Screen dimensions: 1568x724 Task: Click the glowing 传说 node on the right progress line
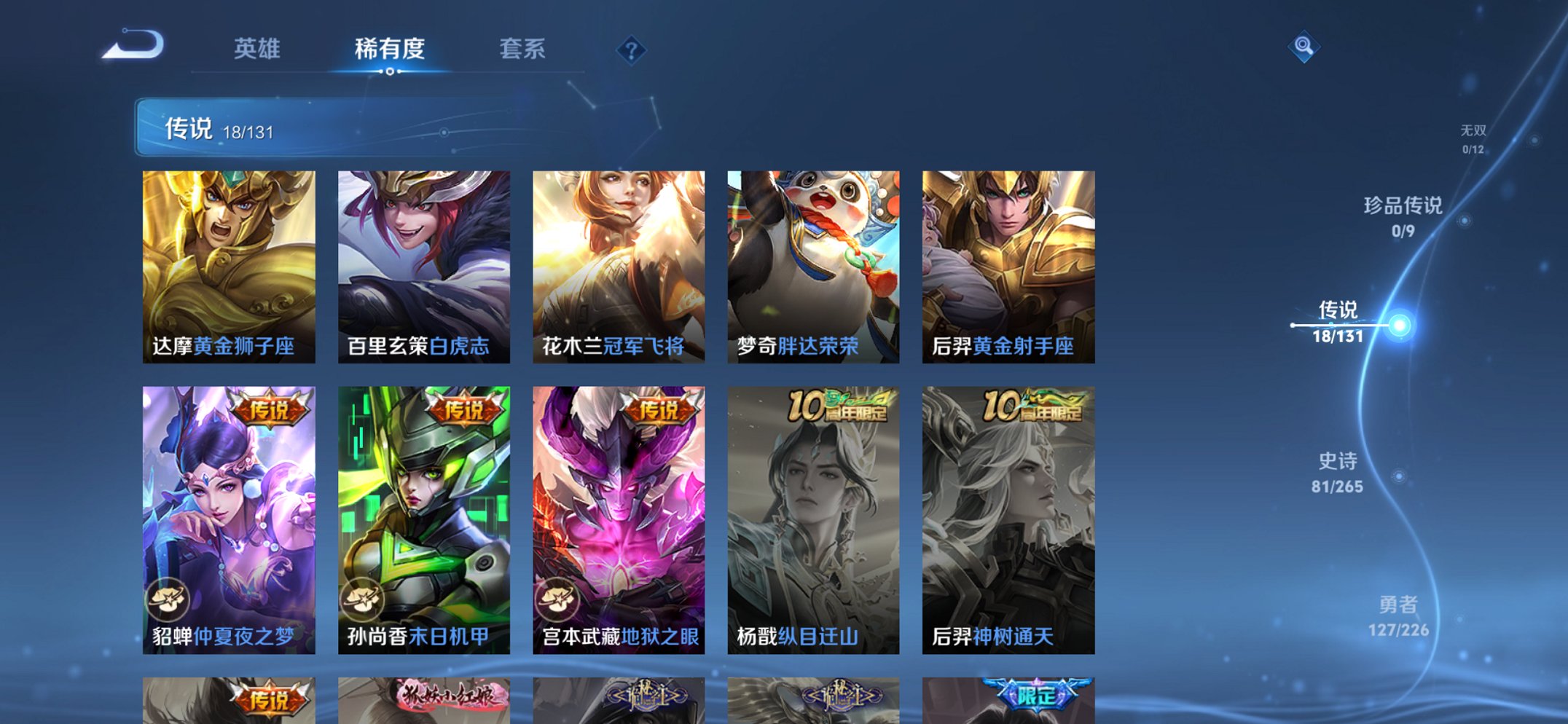[1398, 324]
